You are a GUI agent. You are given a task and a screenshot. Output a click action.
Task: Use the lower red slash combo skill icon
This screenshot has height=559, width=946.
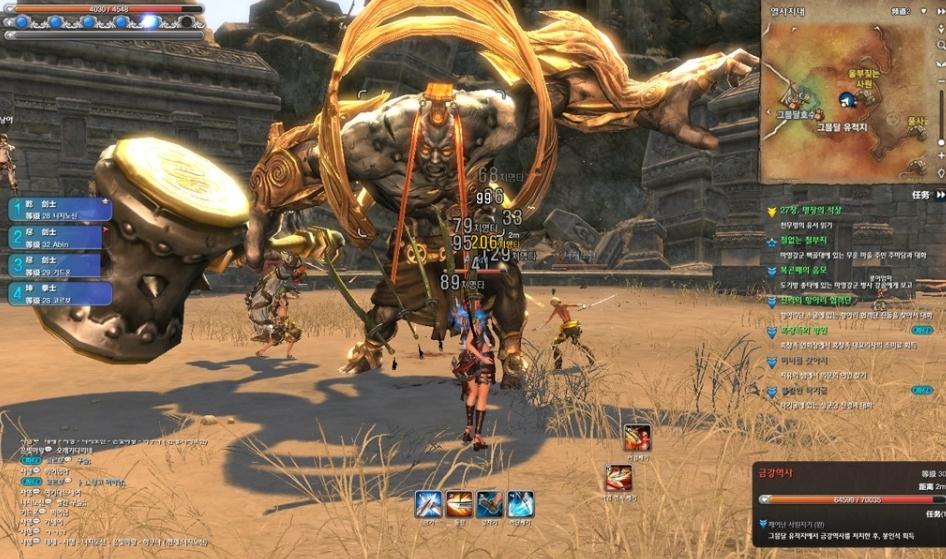[618, 478]
